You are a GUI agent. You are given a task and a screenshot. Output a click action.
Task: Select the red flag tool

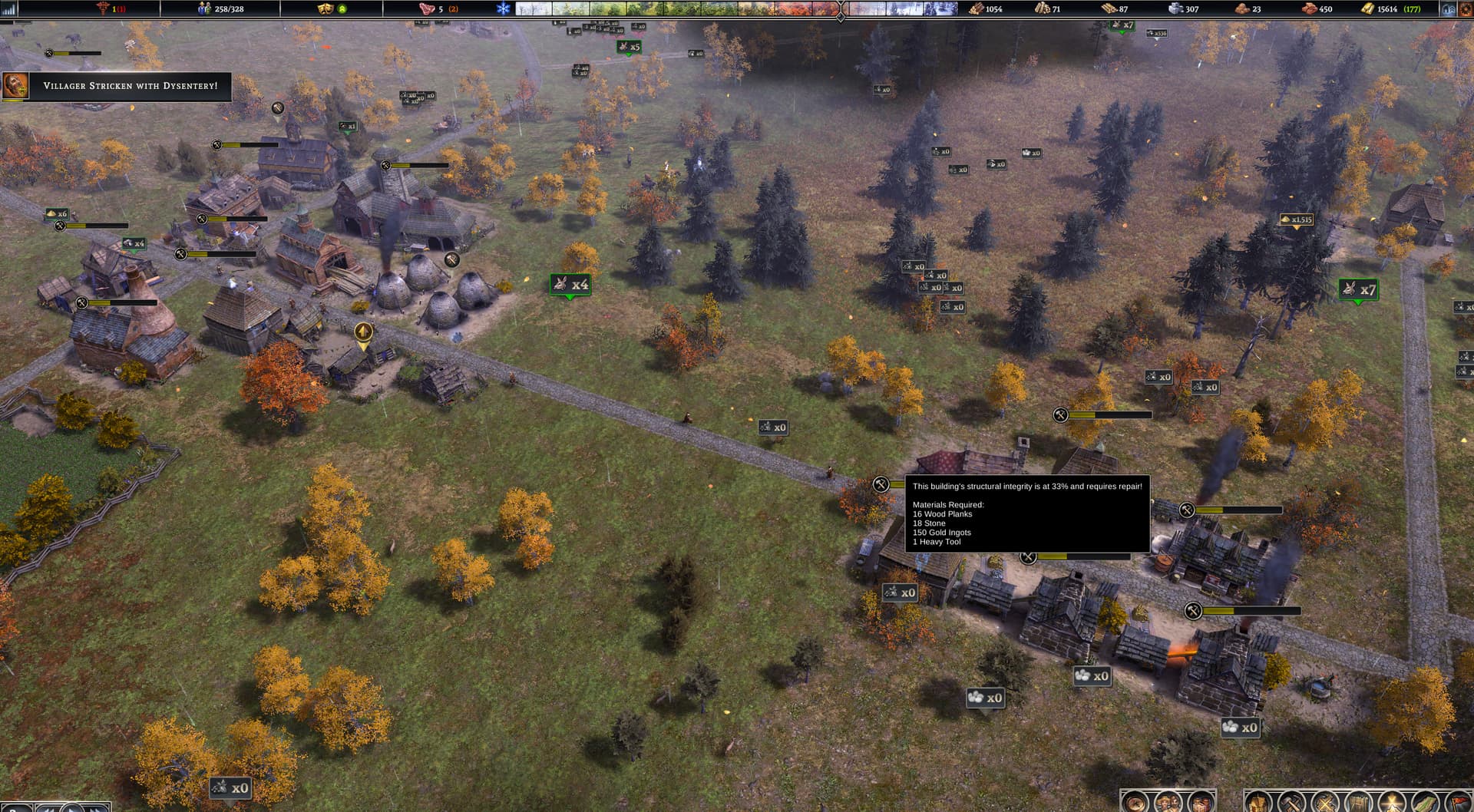click(1458, 803)
